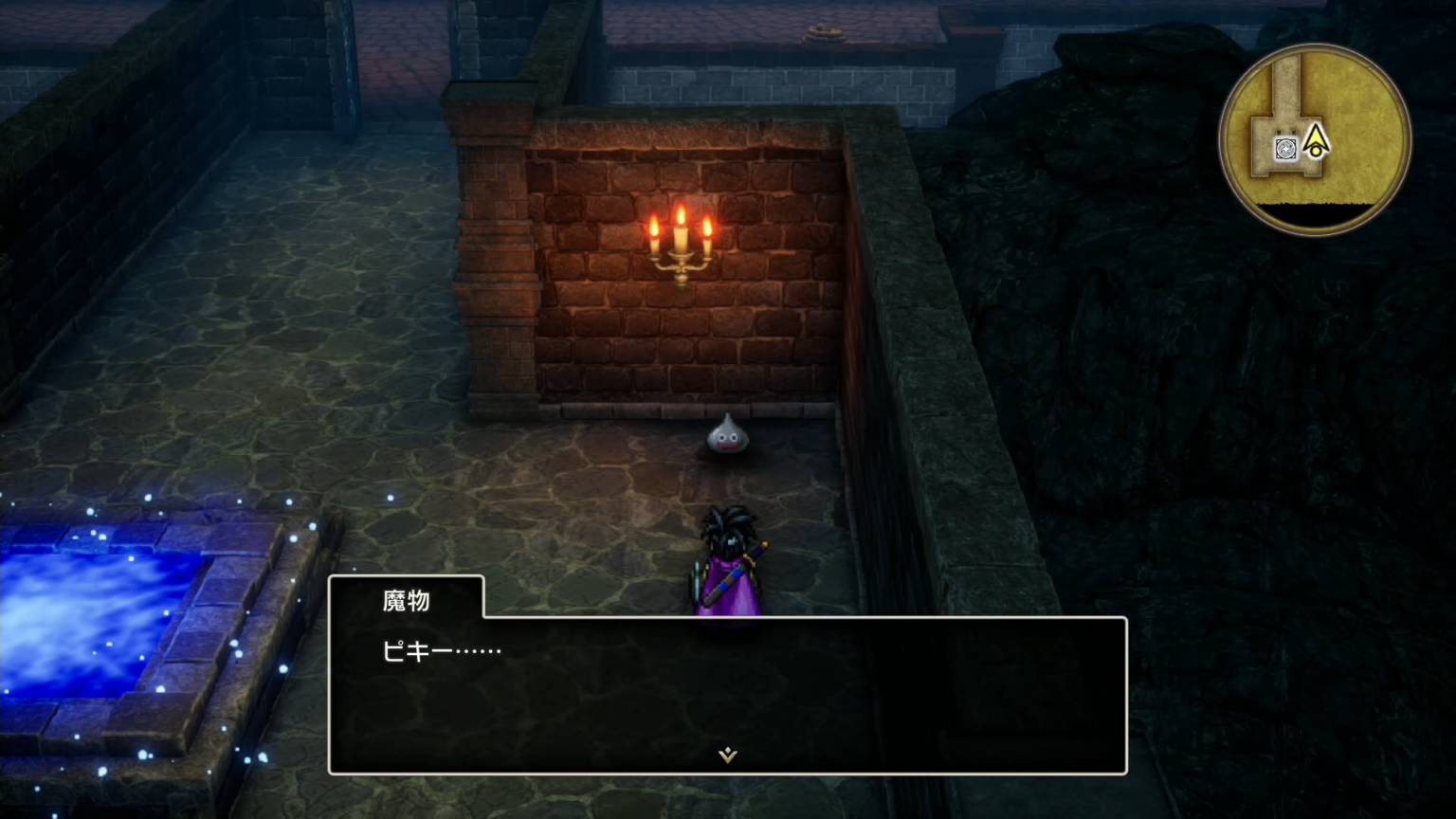Expand the dialogue by clicking its down arrow

[x=726, y=754]
